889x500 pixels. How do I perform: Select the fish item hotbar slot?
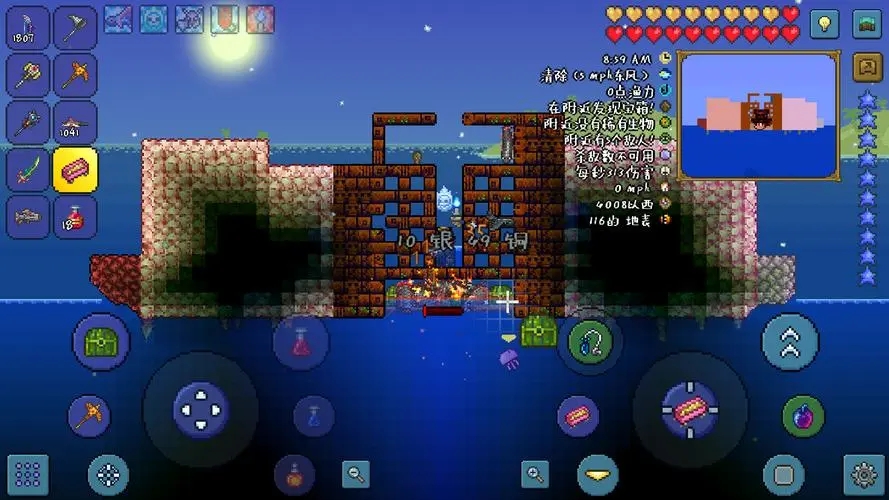tap(27, 215)
